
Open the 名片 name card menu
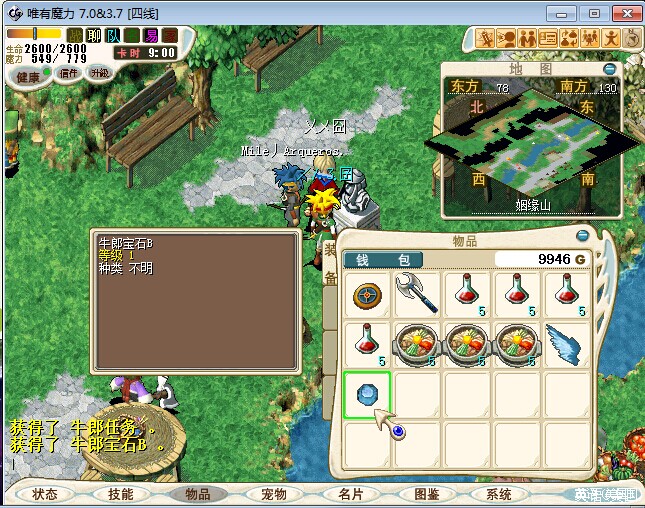point(350,494)
